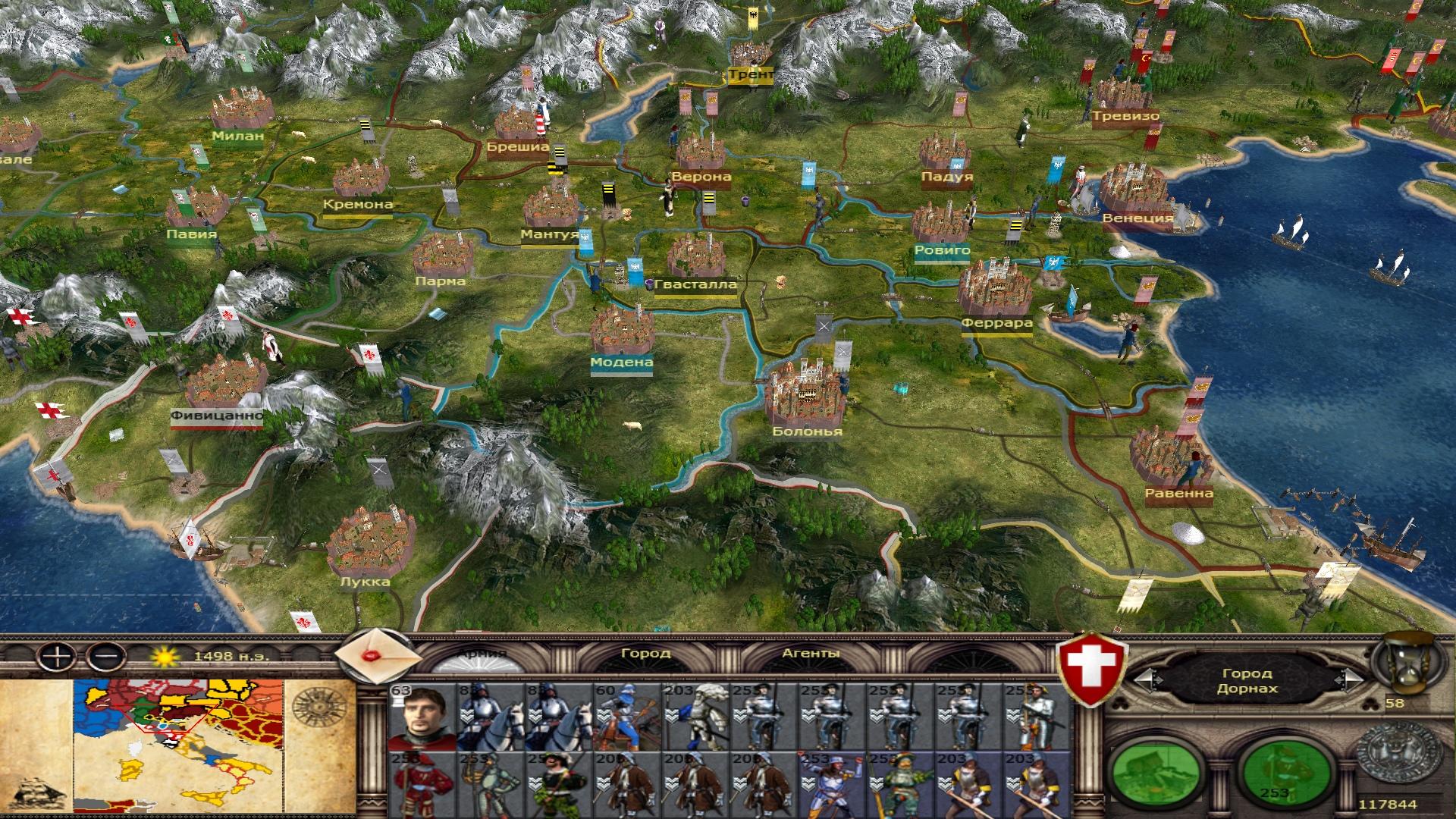
Task: Switch to the Агенты tab
Action: pos(811,653)
